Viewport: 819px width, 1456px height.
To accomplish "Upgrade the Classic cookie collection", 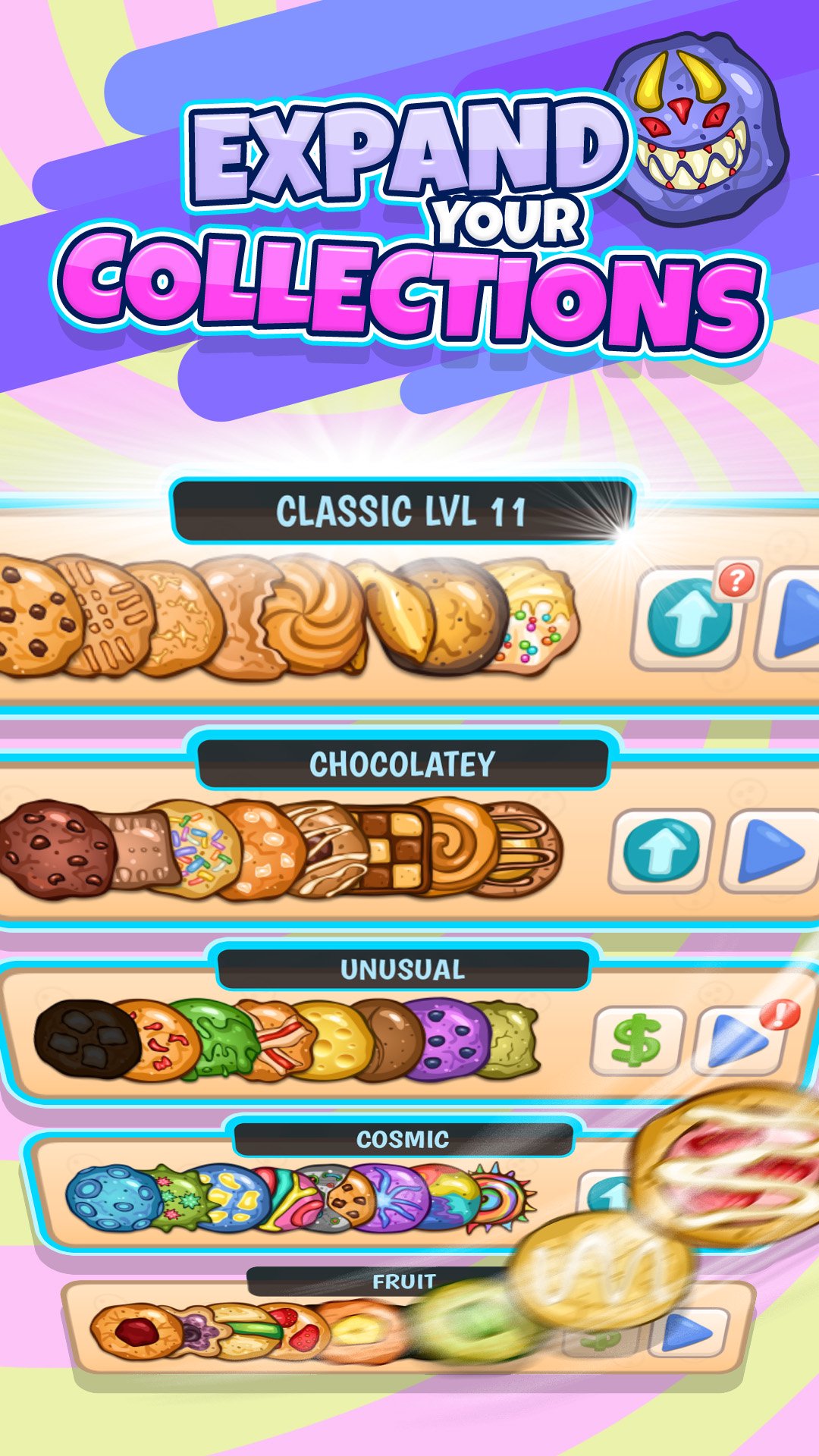I will click(689, 618).
